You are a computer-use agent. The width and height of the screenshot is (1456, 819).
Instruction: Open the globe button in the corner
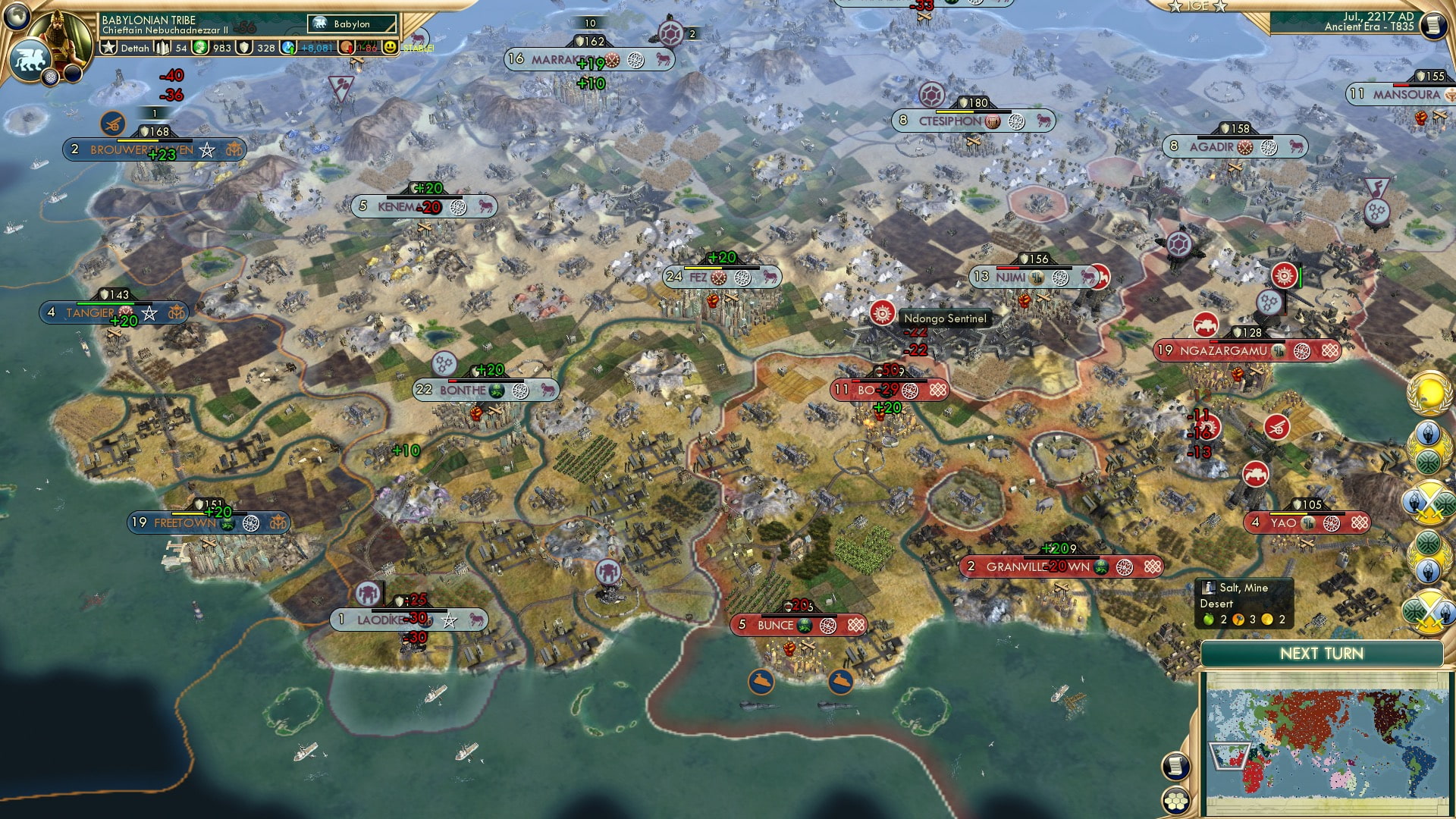pos(16,15)
